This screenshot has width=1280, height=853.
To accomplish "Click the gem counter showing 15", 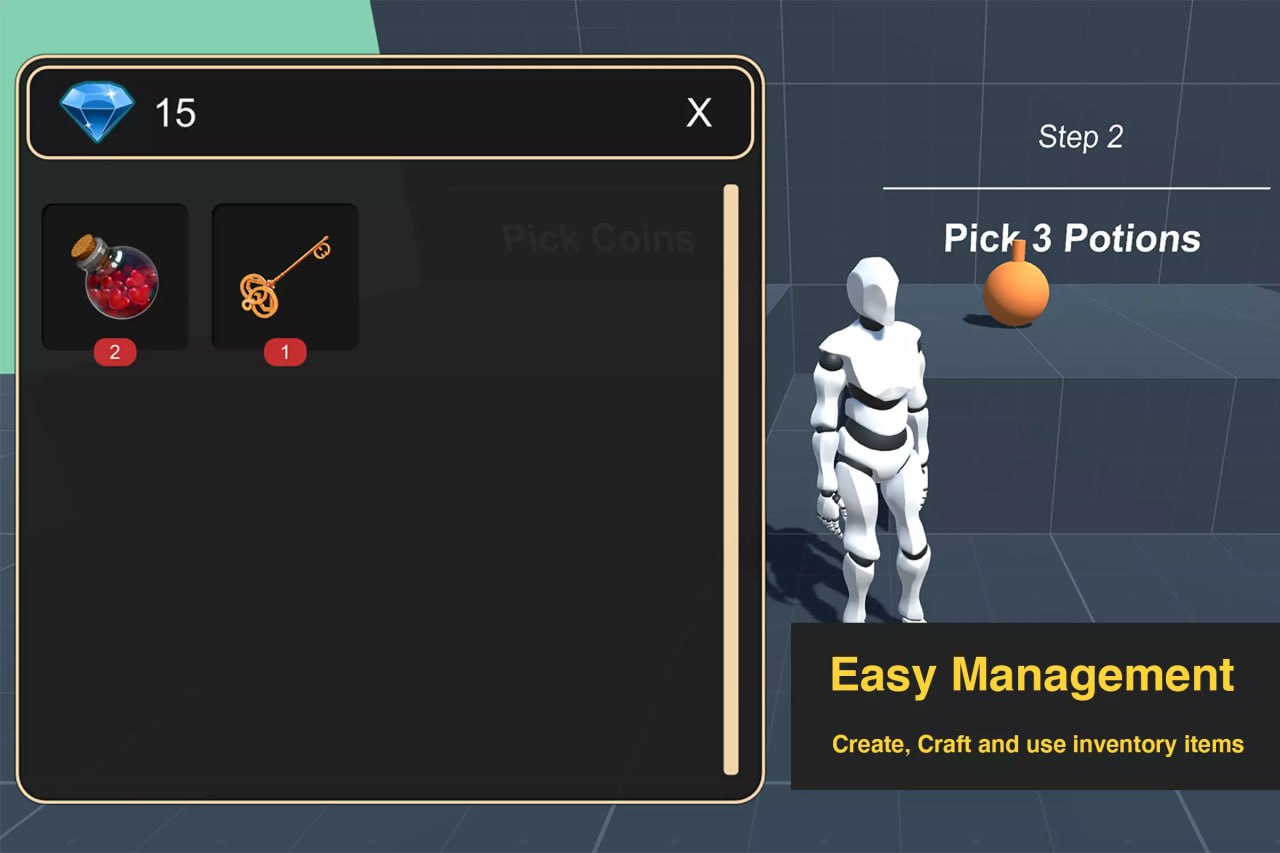I will pyautogui.click(x=178, y=113).
